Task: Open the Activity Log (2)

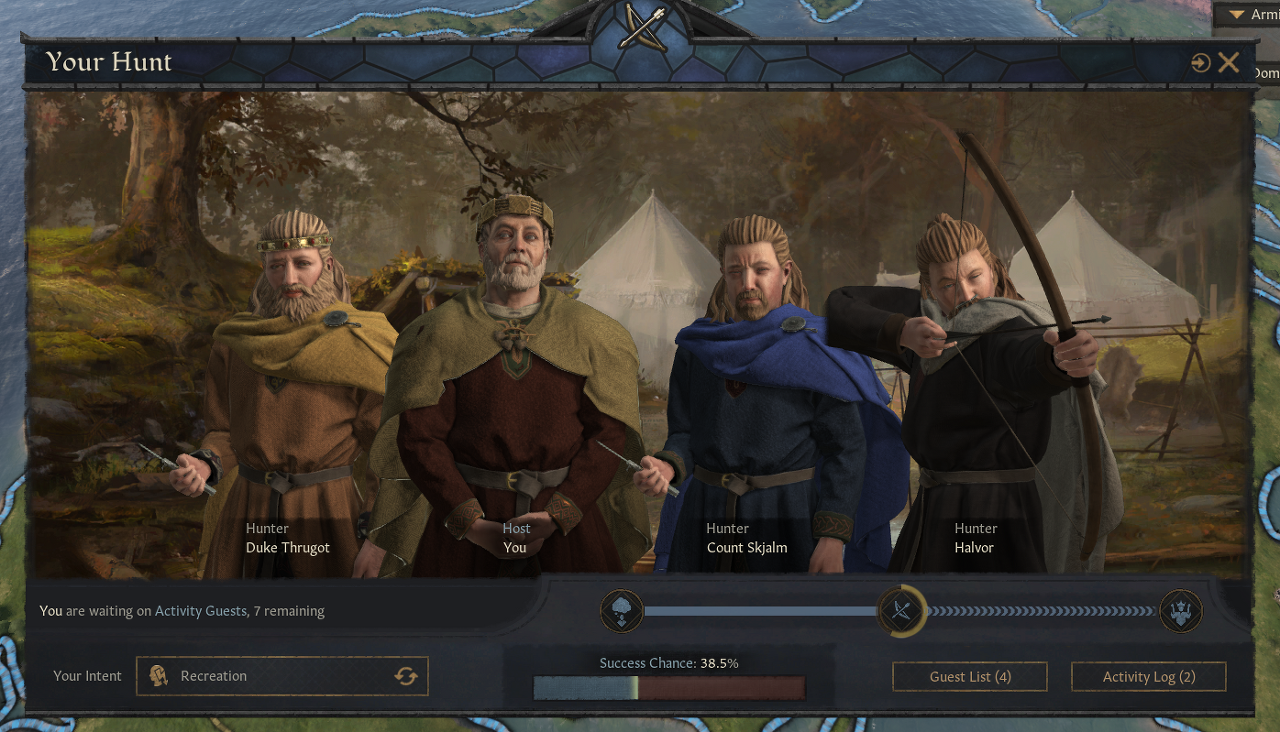Action: click(x=1148, y=677)
